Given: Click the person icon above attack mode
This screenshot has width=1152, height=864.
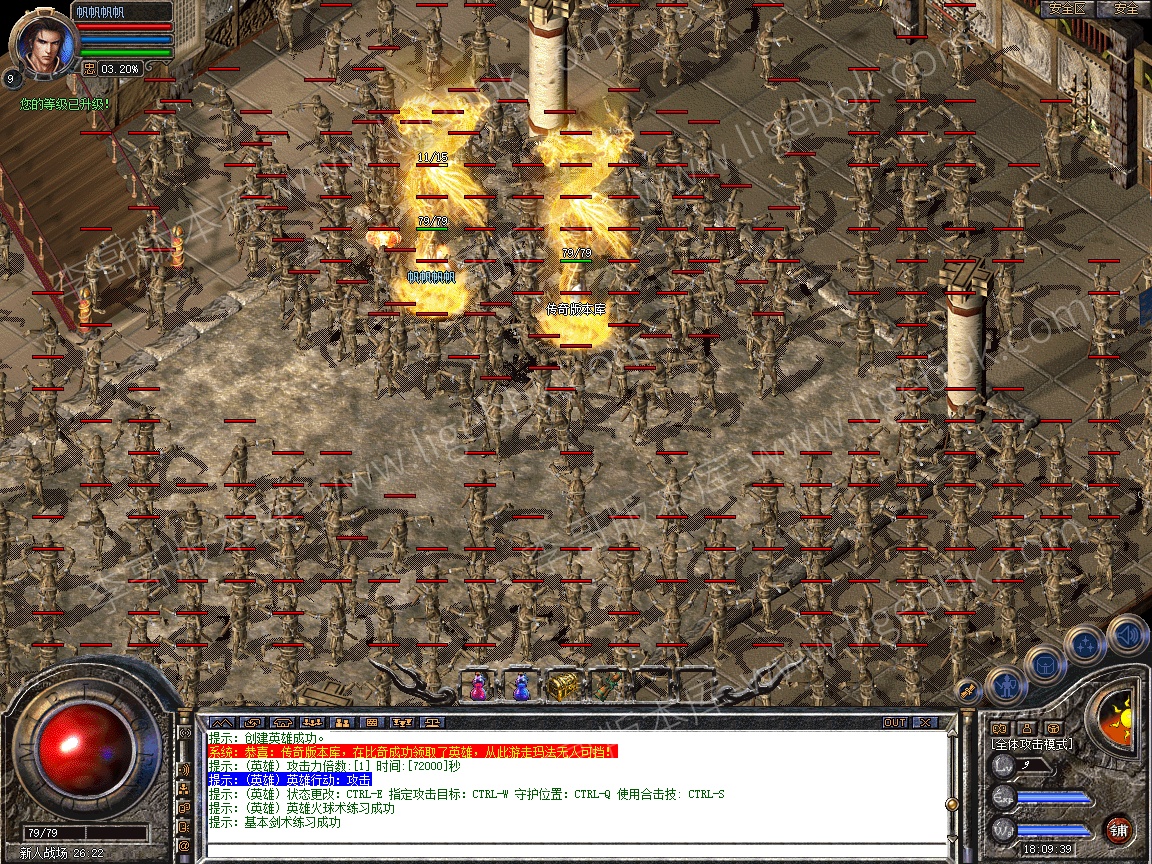Looking at the screenshot, I should click(x=1026, y=727).
